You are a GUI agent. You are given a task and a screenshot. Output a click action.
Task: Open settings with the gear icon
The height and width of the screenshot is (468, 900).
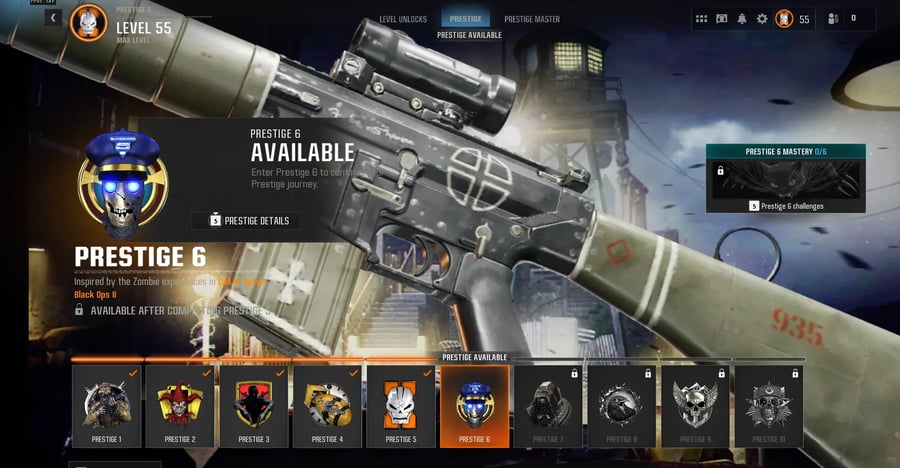tap(762, 18)
